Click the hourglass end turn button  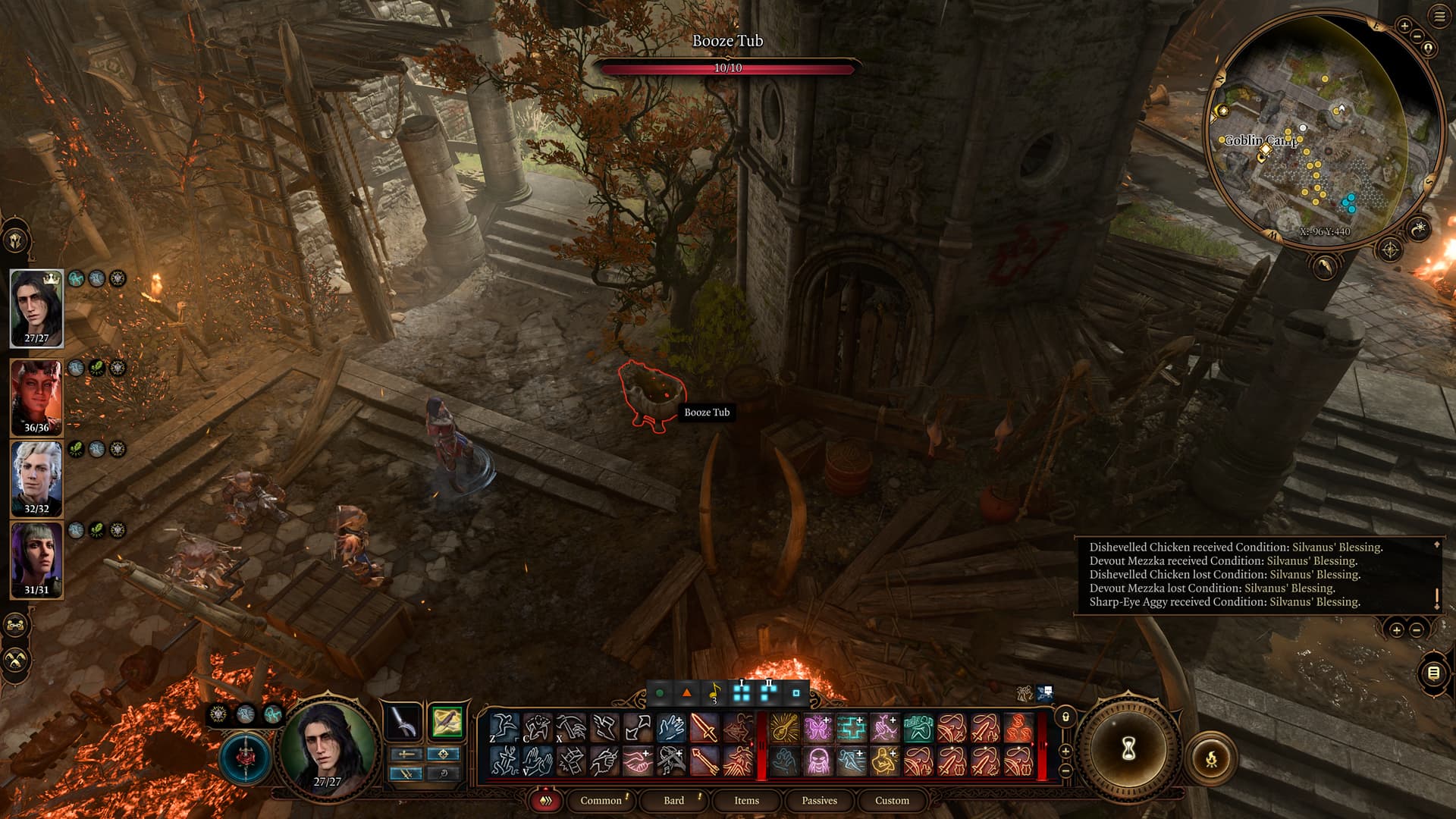tap(1128, 749)
